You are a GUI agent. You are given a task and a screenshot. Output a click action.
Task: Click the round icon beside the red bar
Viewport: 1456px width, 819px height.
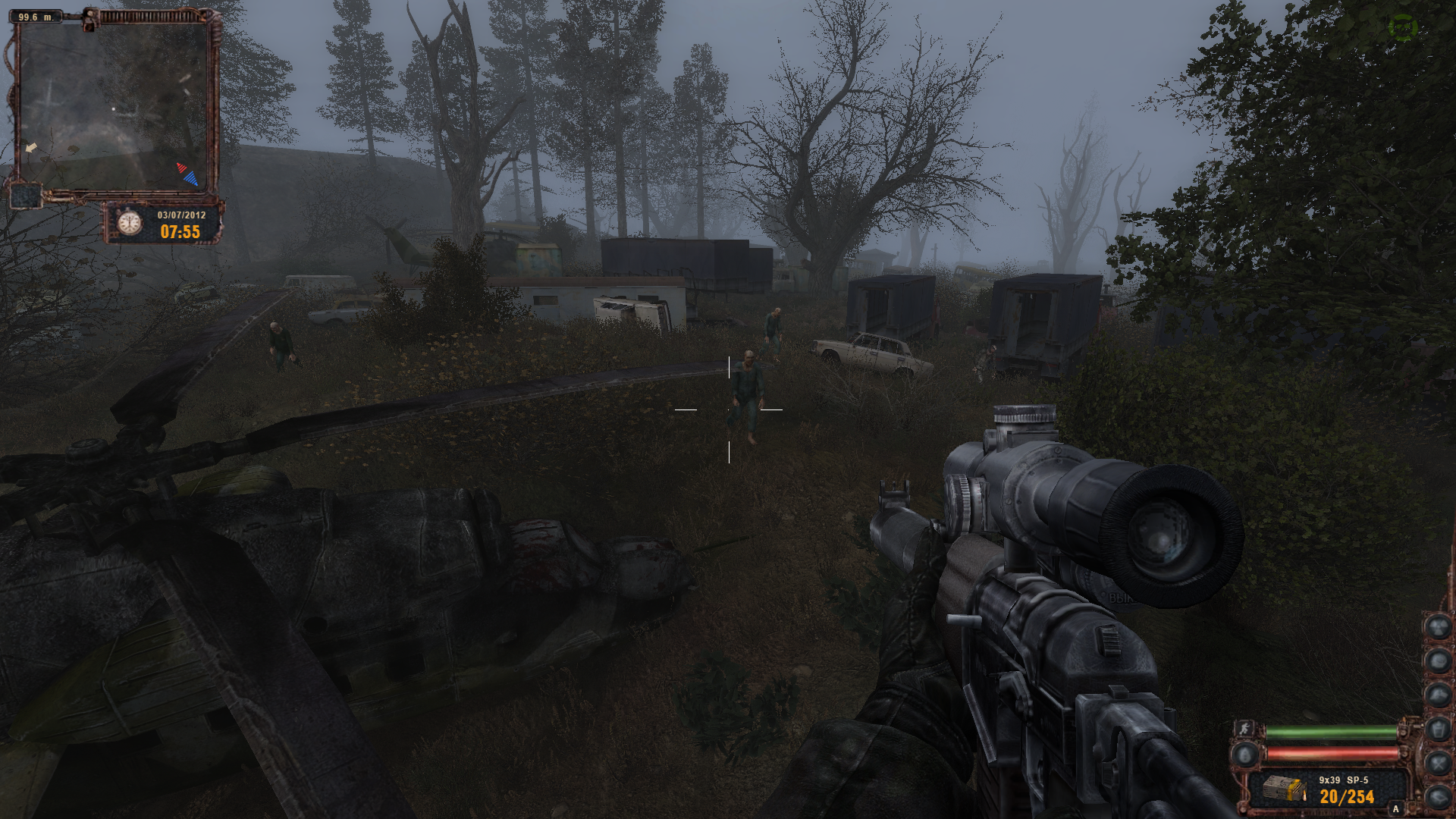(1244, 755)
